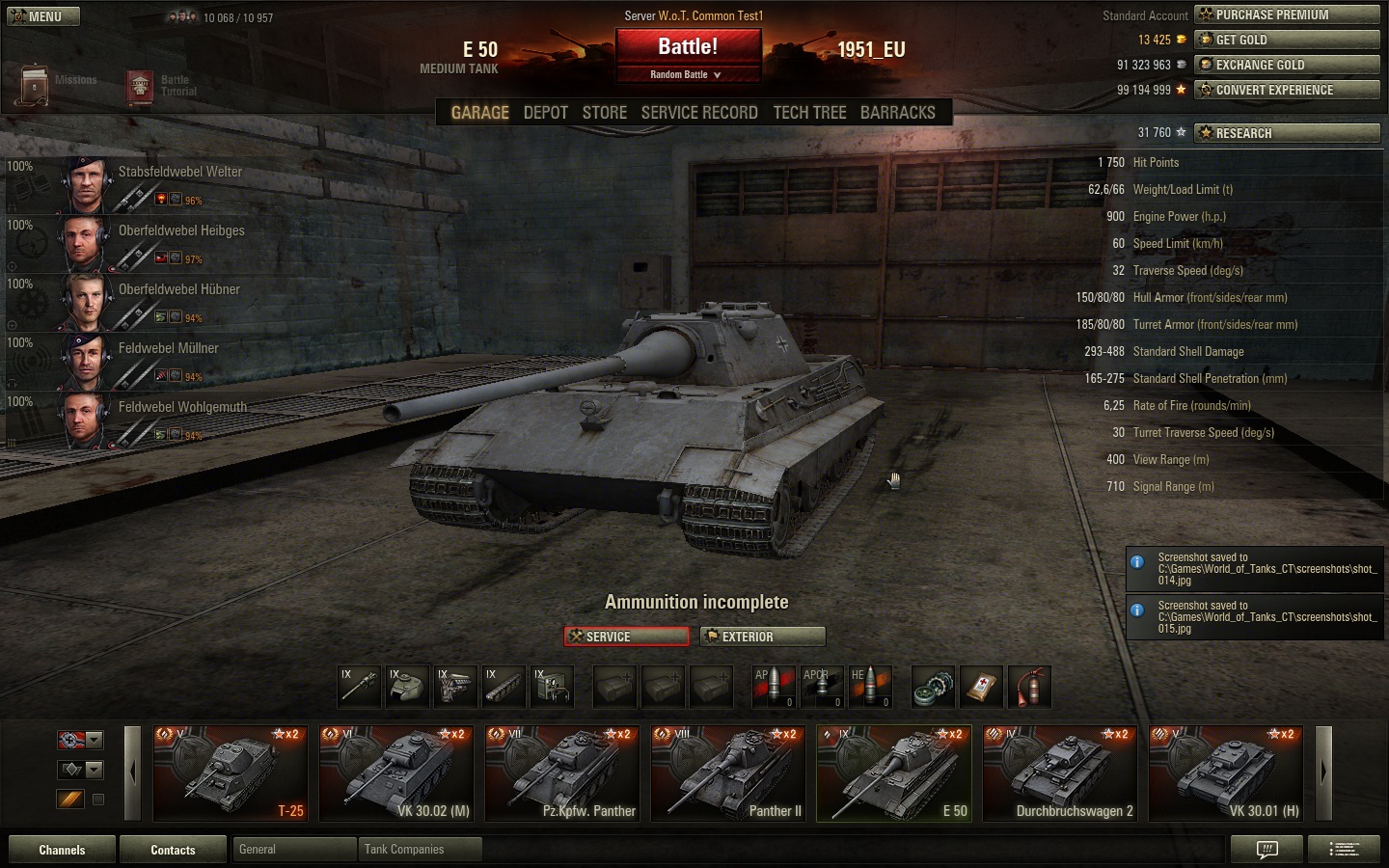Click the Purchase Premium button
This screenshot has height=868, width=1389.
click(1287, 14)
